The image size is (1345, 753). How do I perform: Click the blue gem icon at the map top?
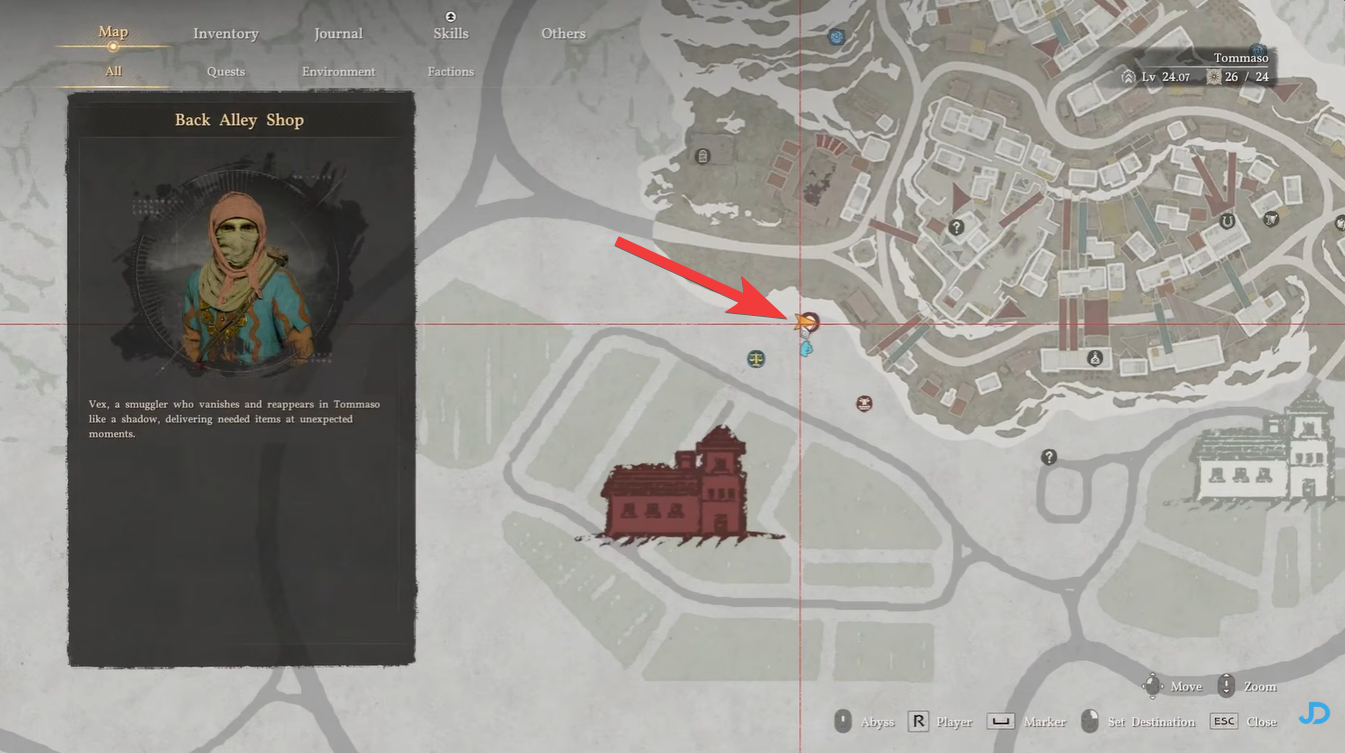point(836,36)
